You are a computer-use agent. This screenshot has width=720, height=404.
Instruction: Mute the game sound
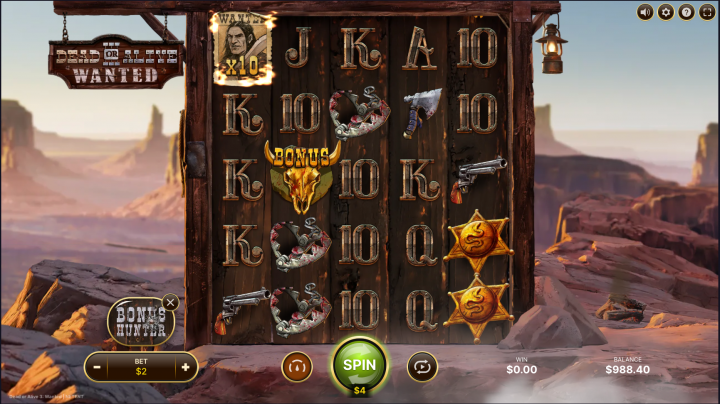tap(644, 12)
